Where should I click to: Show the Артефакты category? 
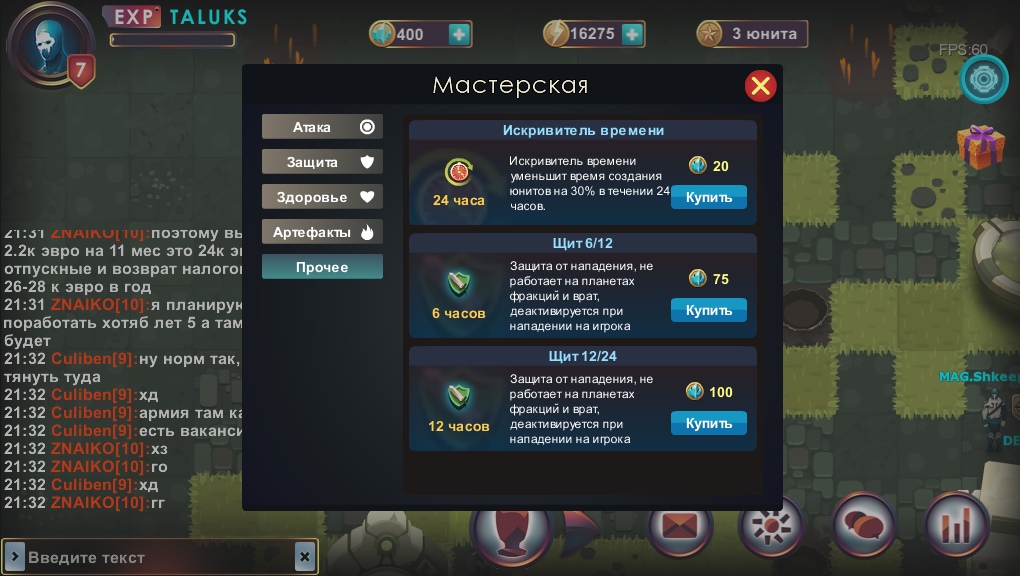322,232
